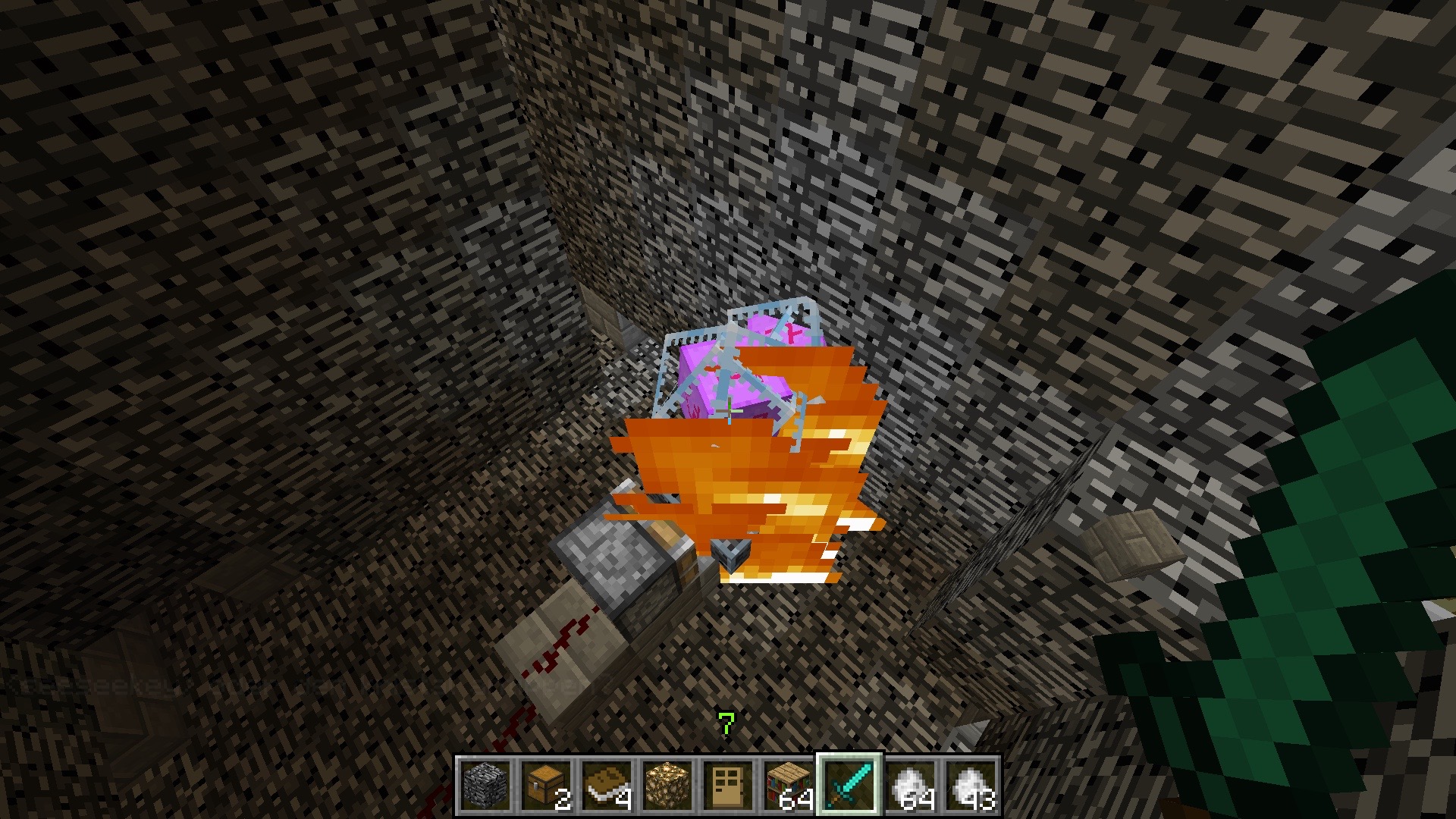Image resolution: width=1456 pixels, height=819 pixels.
Task: Choose the white item stack of 43
Action: (970, 786)
